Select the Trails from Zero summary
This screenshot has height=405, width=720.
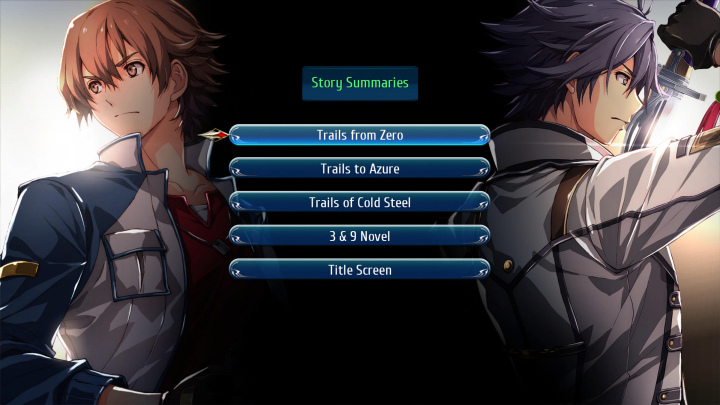click(x=360, y=134)
